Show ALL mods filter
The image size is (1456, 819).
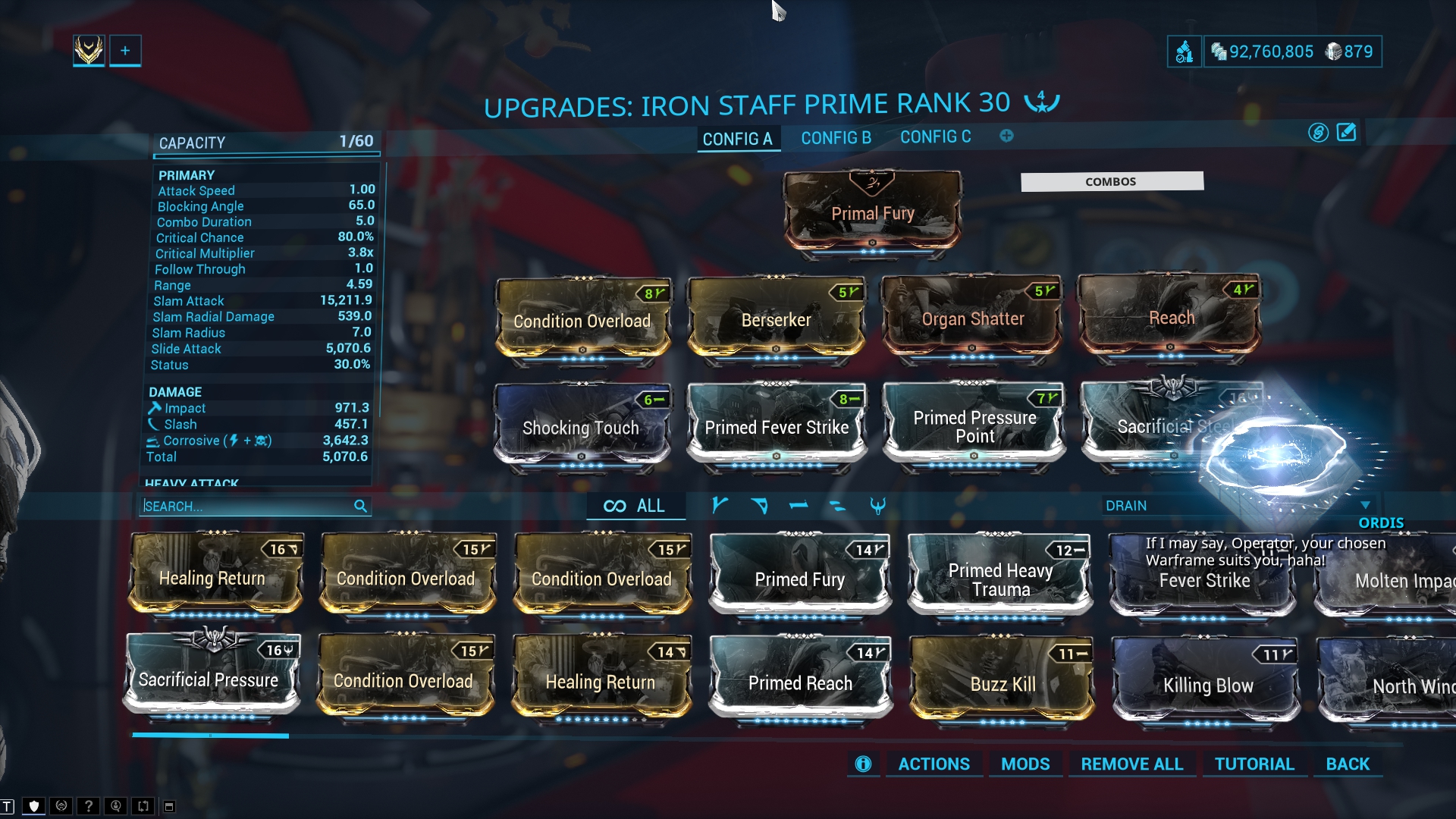click(635, 506)
